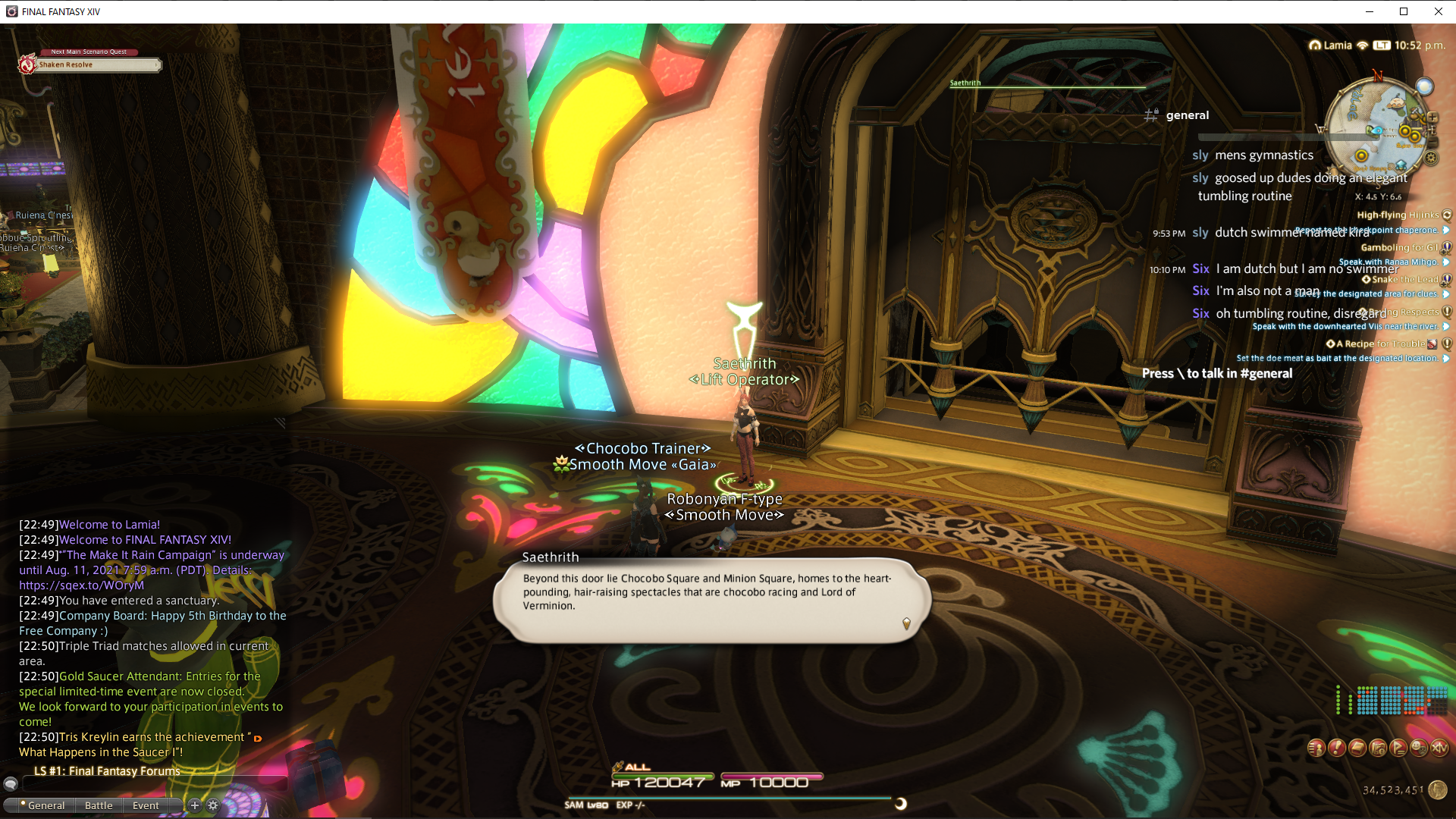Open the XIV System menu icon
The height and width of the screenshot is (819, 1456).
[x=1439, y=748]
